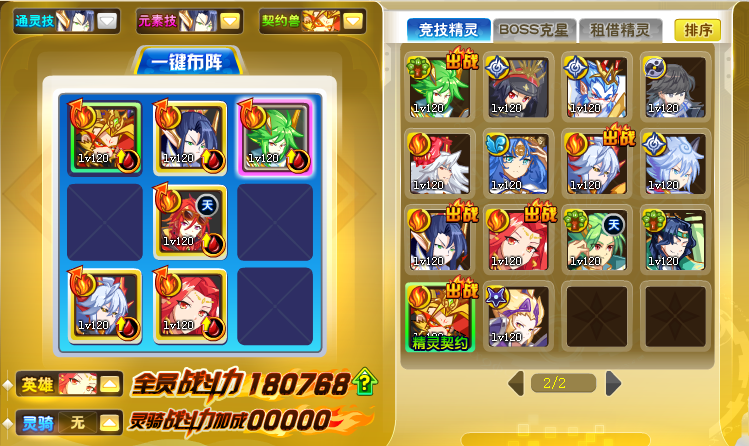Go to the next spirit page
Image resolution: width=749 pixels, height=446 pixels.
[x=613, y=382]
